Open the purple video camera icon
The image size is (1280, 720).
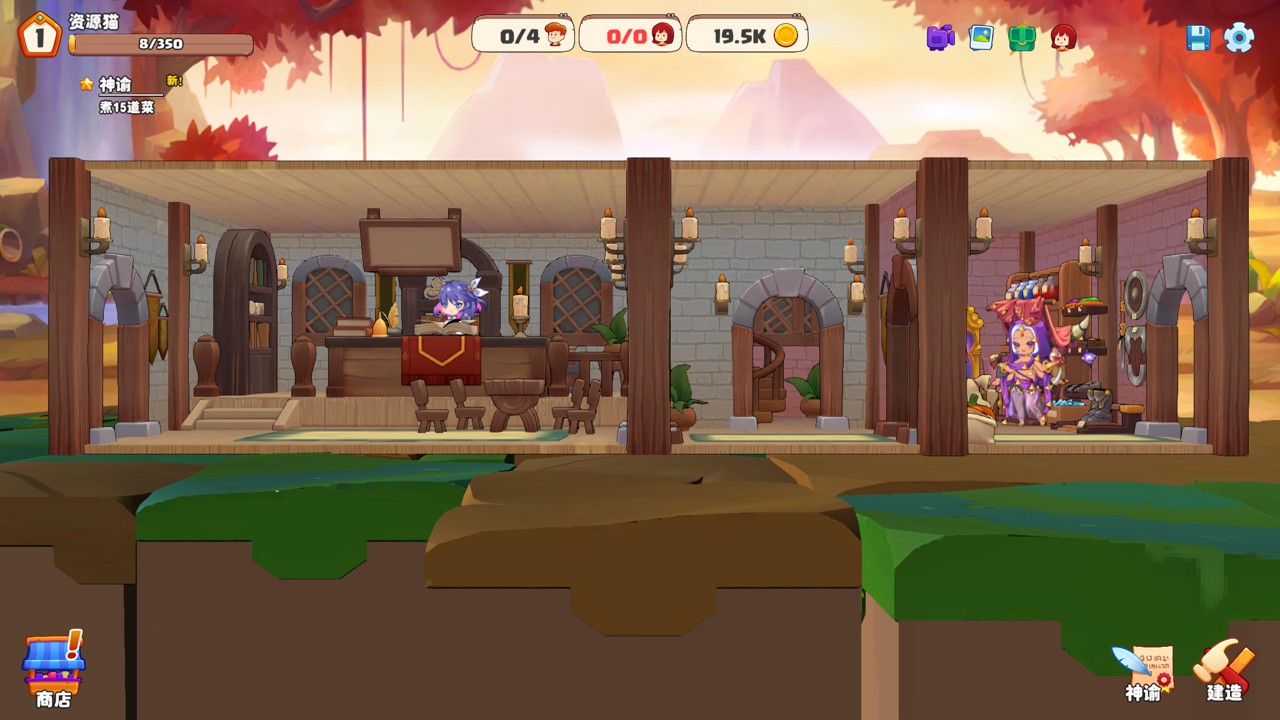940,38
